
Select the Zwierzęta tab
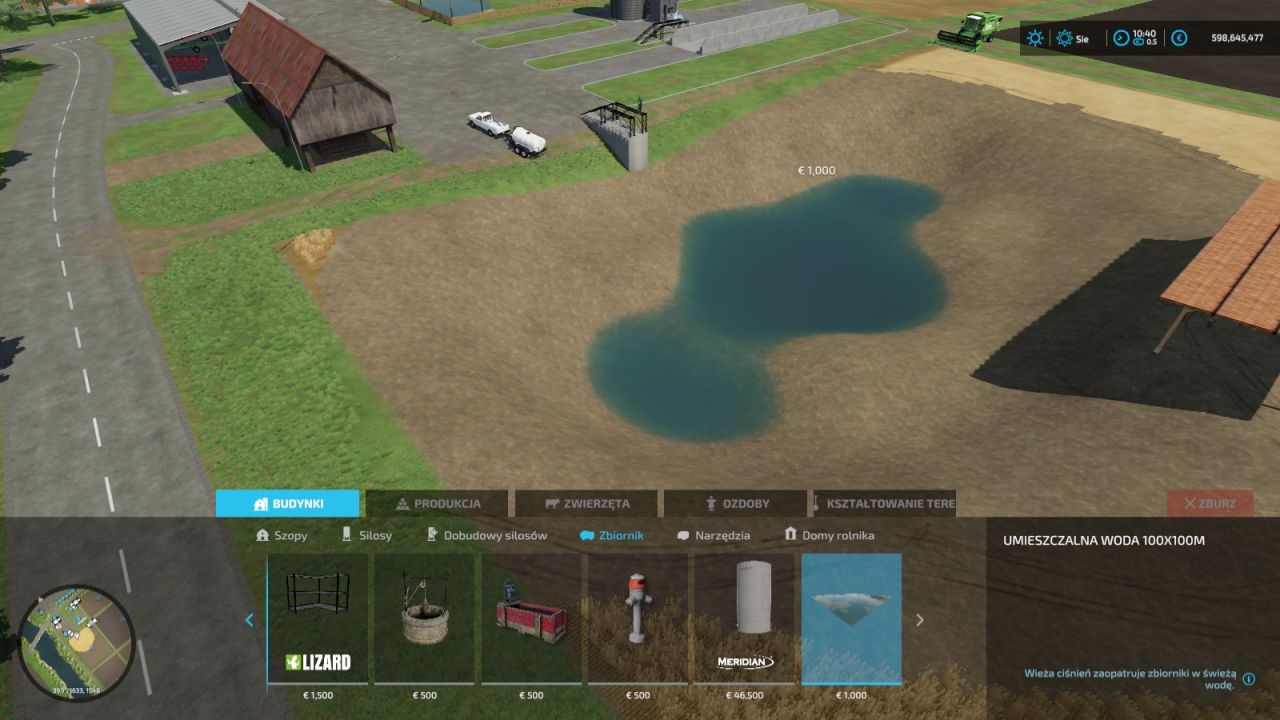pyautogui.click(x=586, y=504)
